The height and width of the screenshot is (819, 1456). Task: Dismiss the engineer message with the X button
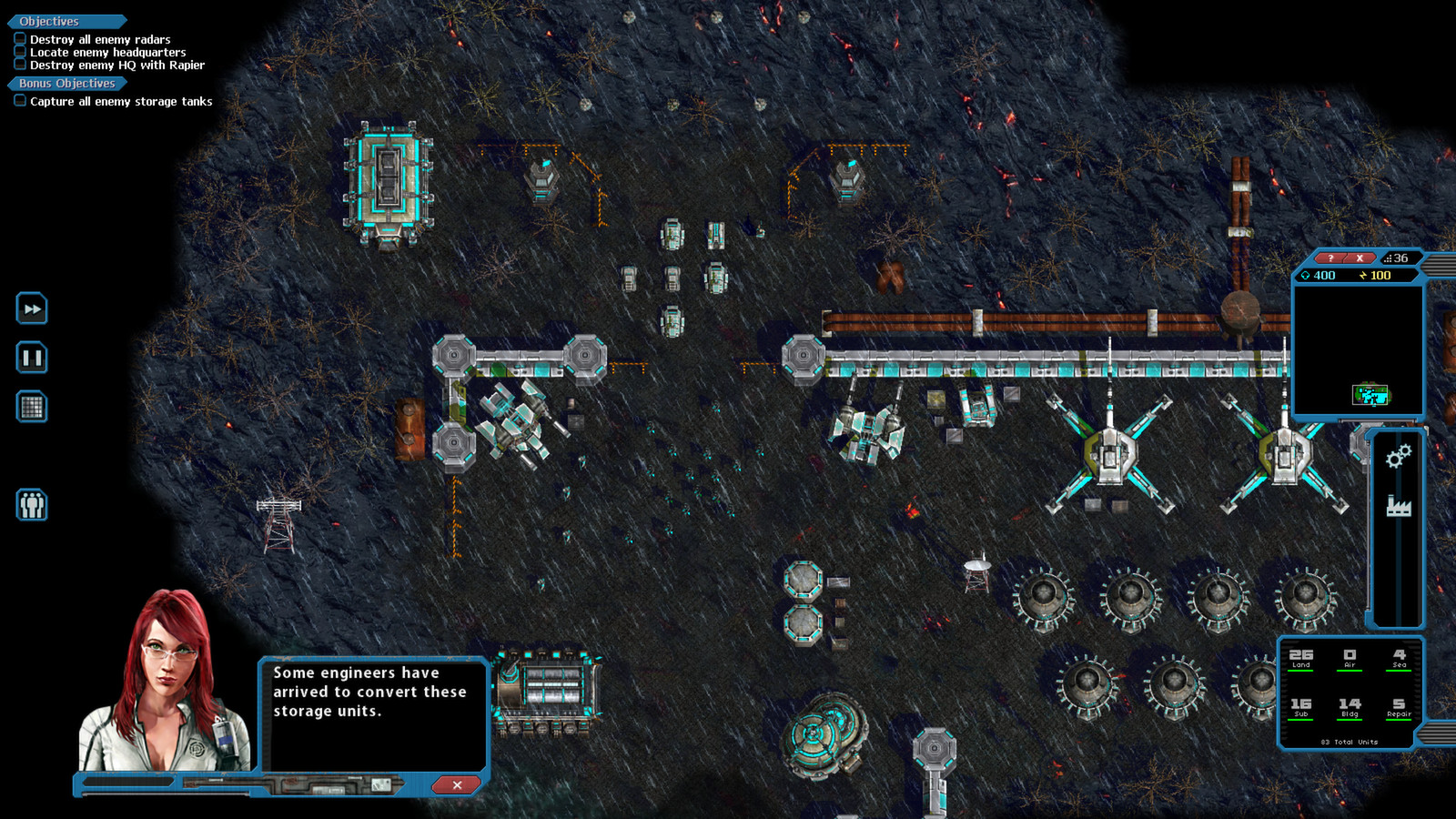pyautogui.click(x=456, y=785)
